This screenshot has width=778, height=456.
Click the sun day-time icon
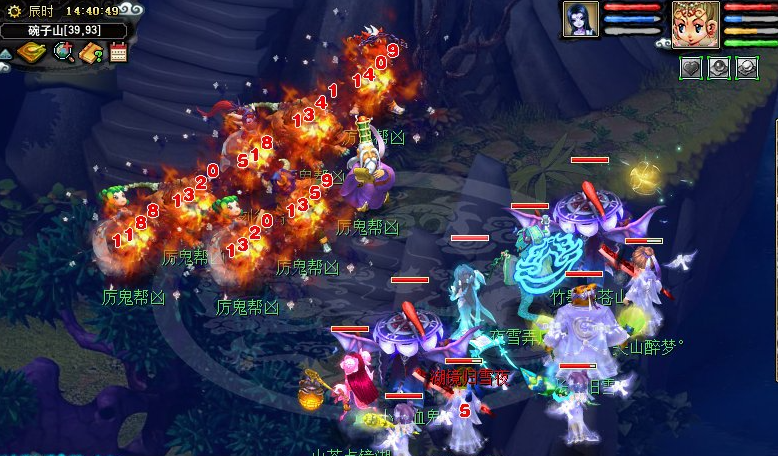pos(14,11)
